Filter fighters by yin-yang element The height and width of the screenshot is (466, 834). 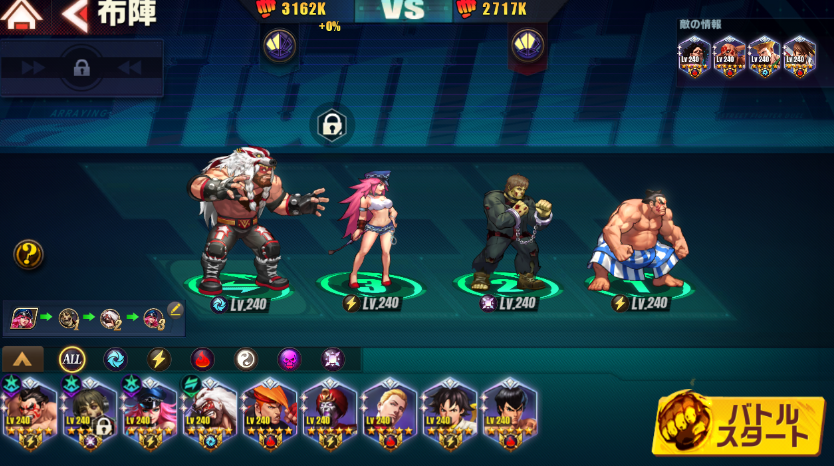point(245,359)
